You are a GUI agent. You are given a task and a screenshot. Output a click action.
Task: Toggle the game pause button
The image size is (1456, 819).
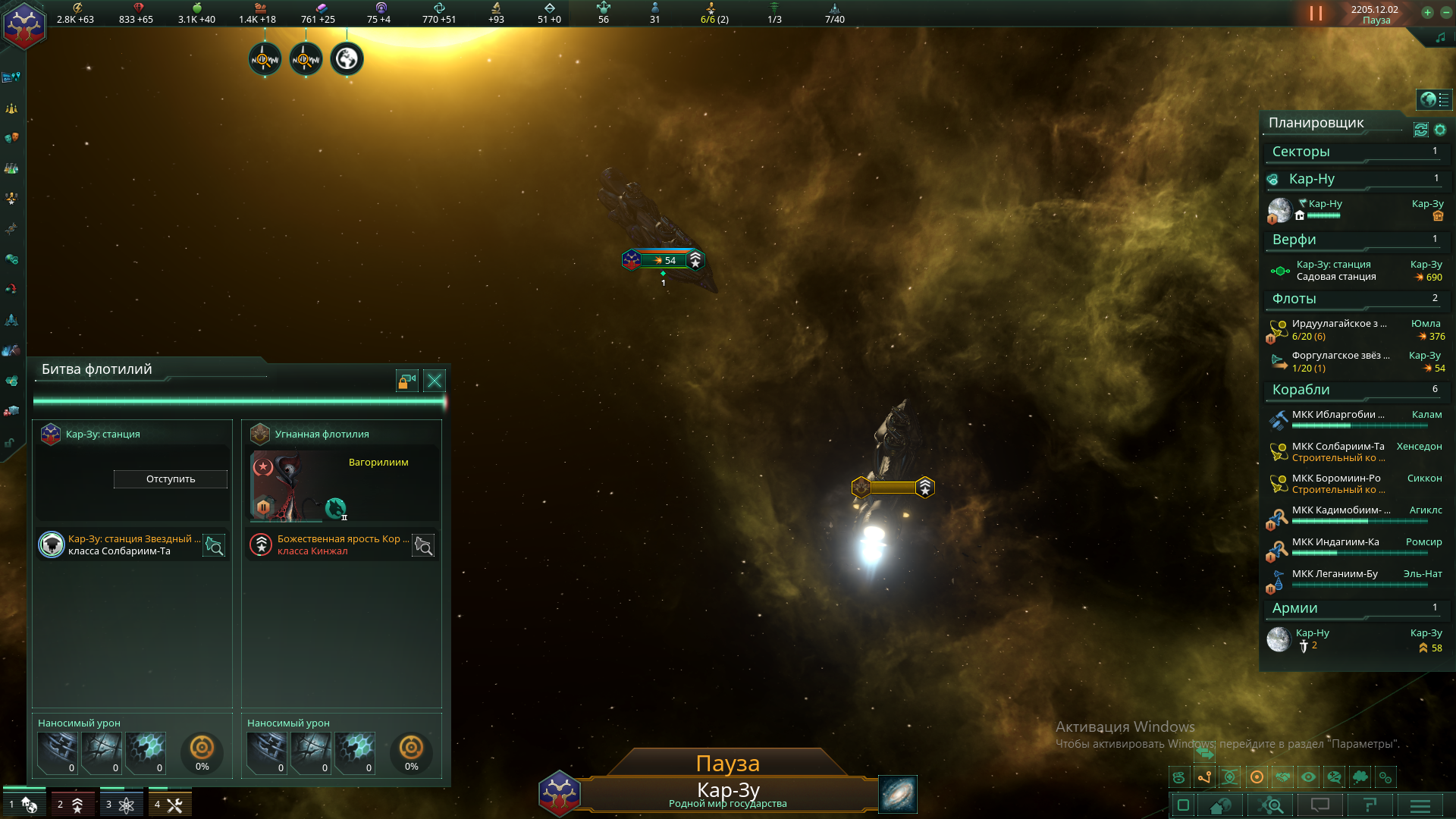pos(1316,14)
